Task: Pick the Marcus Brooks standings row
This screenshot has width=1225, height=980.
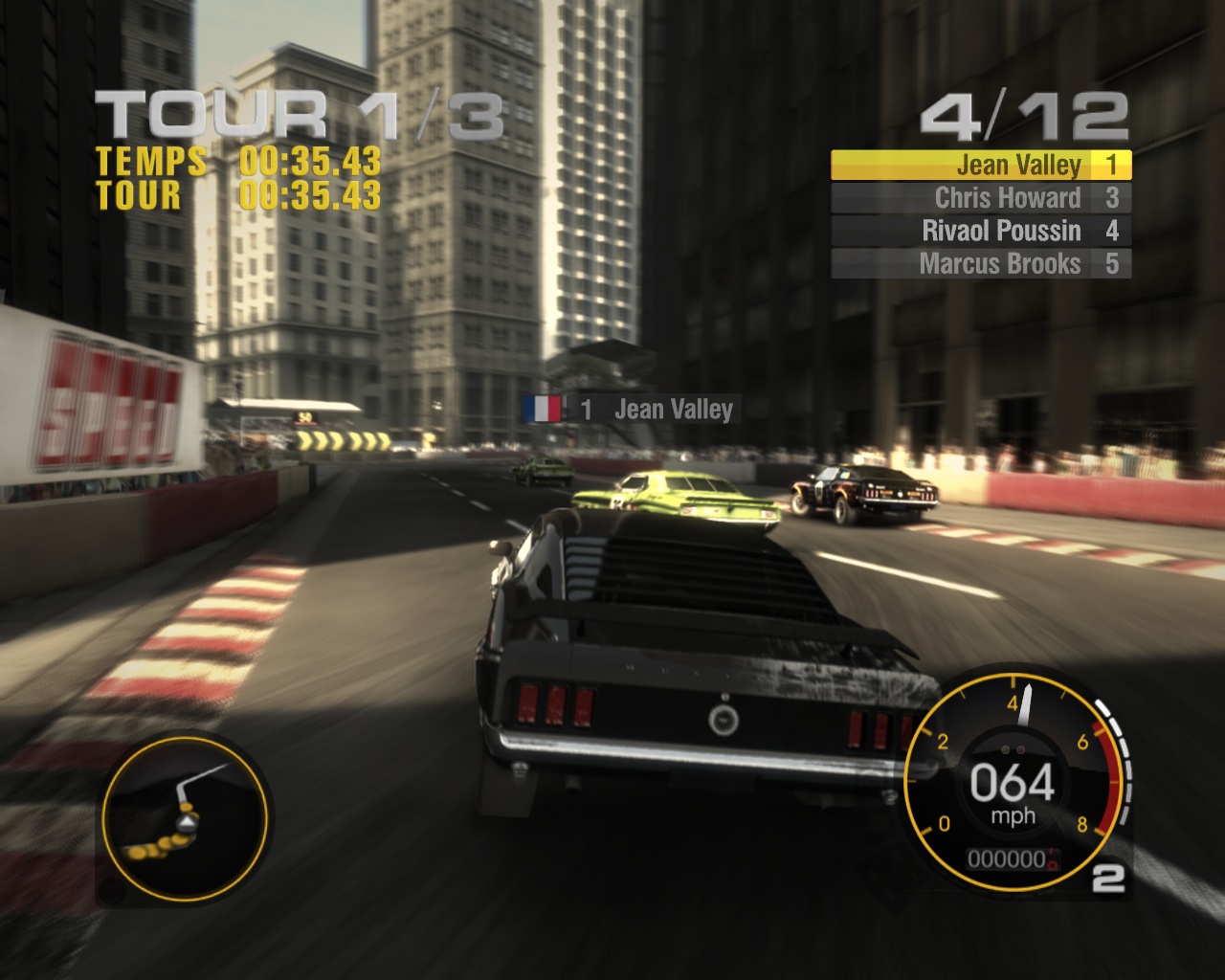Action: 981,263
